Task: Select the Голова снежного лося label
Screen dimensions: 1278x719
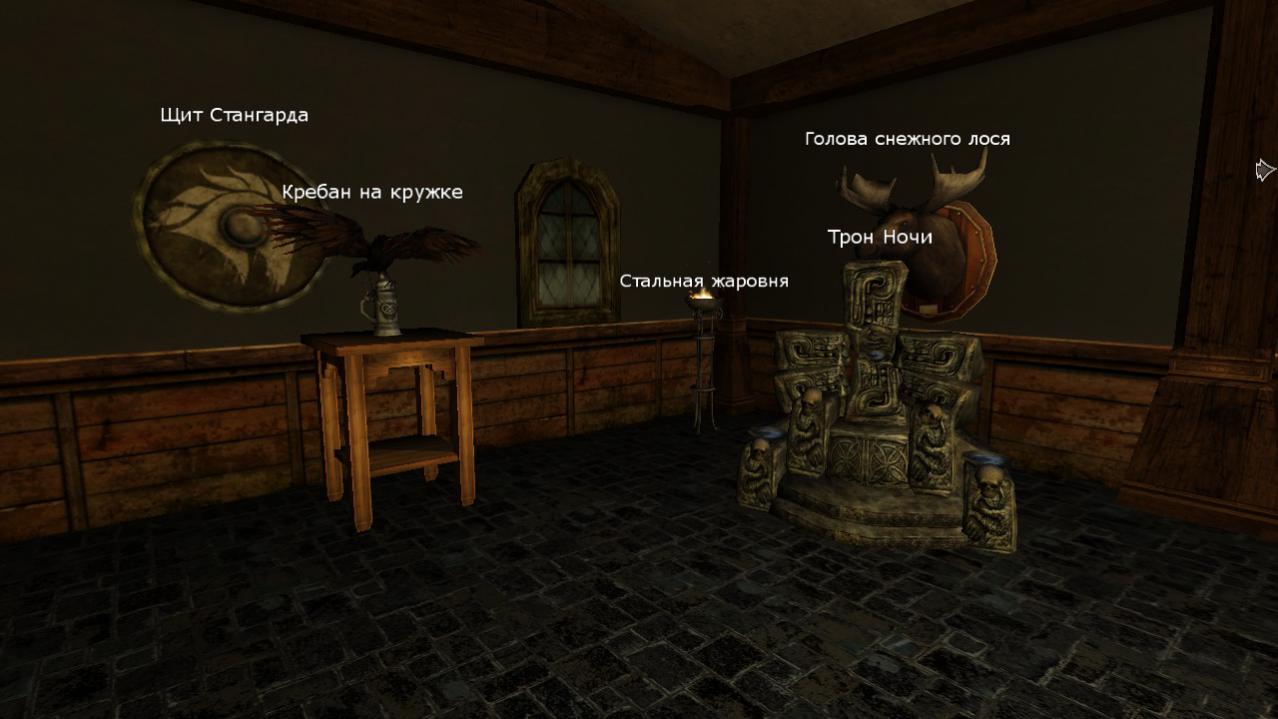Action: (907, 139)
